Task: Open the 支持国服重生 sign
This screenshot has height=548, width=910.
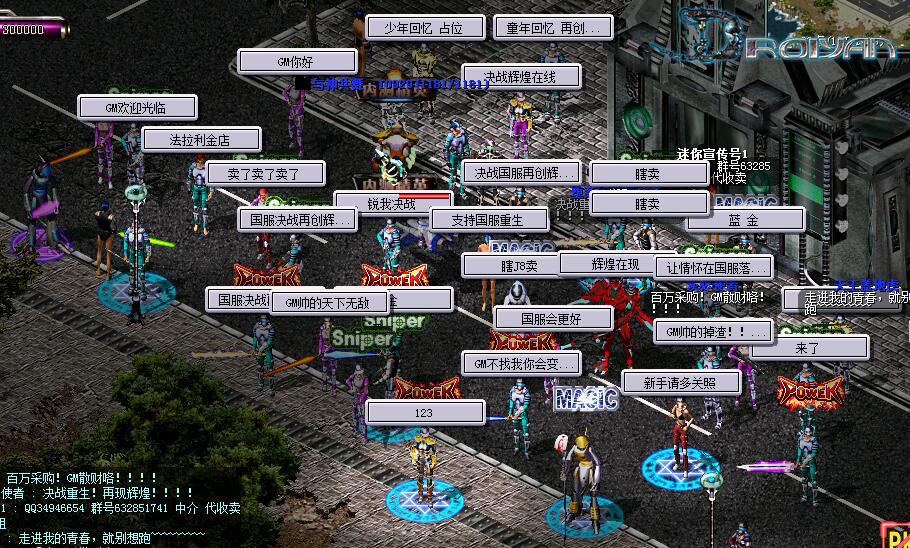Action: [x=490, y=220]
